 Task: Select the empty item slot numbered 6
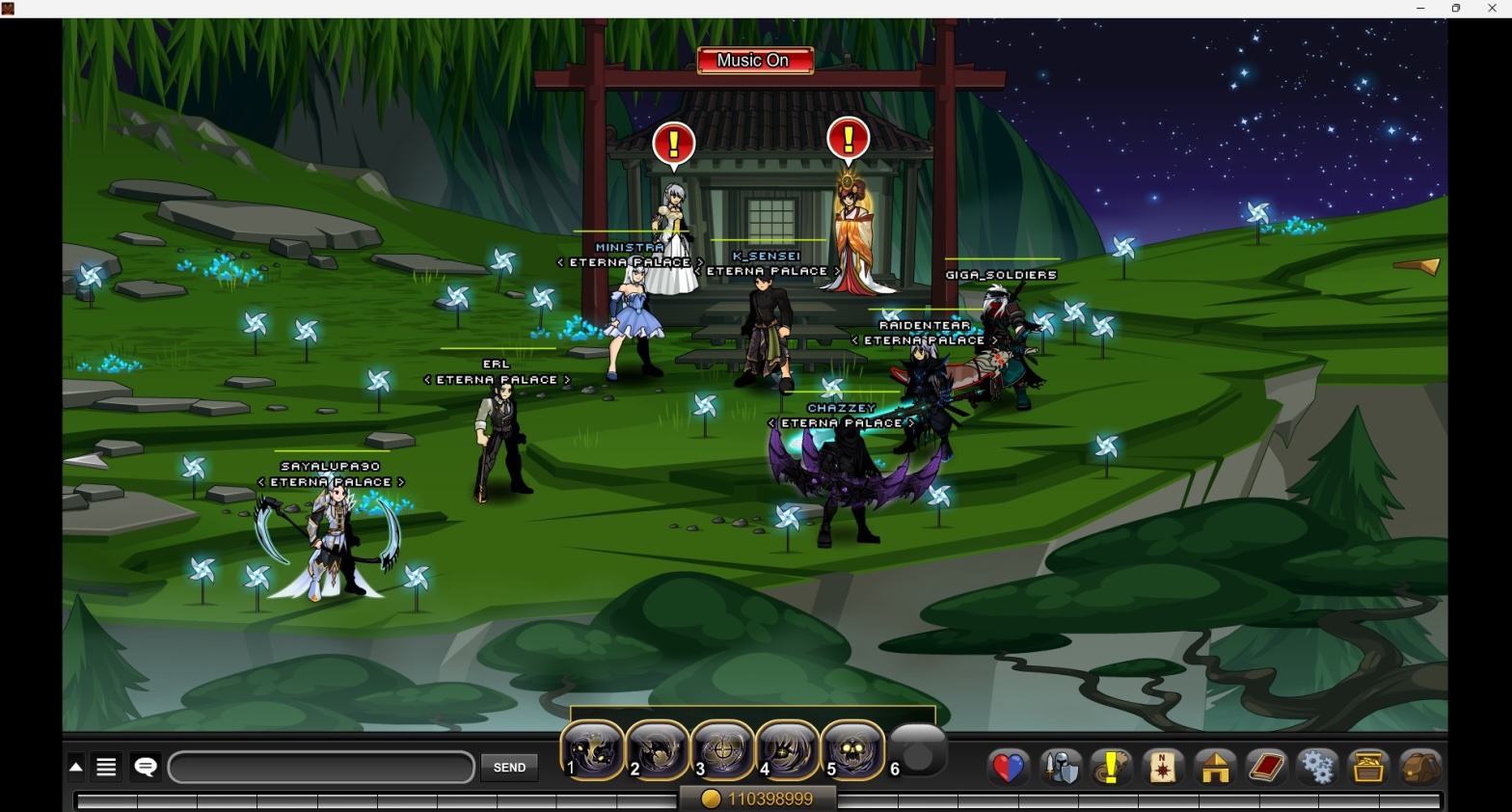tap(918, 749)
